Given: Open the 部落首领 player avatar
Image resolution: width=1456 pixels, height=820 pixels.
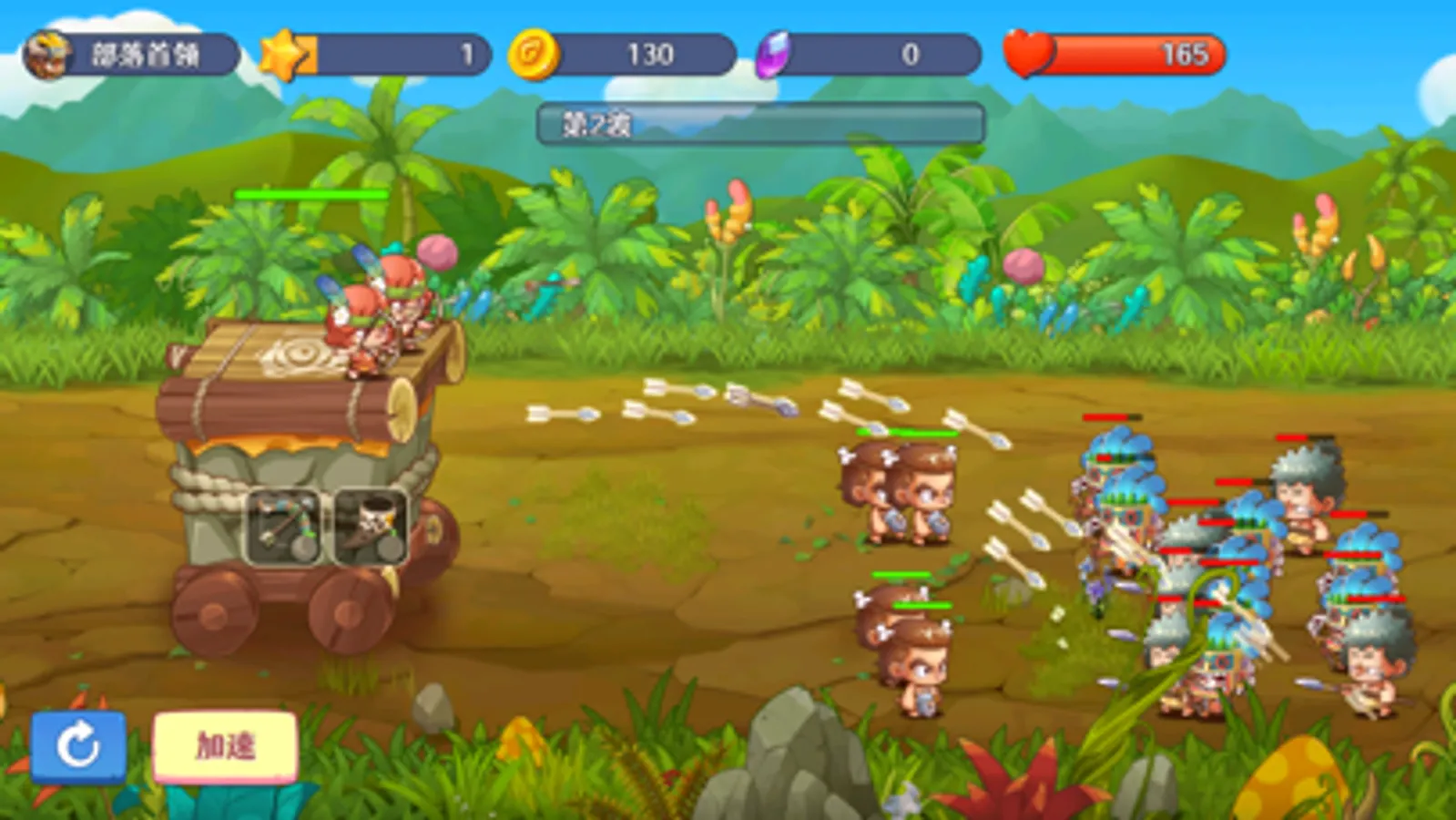Looking at the screenshot, I should point(50,53).
